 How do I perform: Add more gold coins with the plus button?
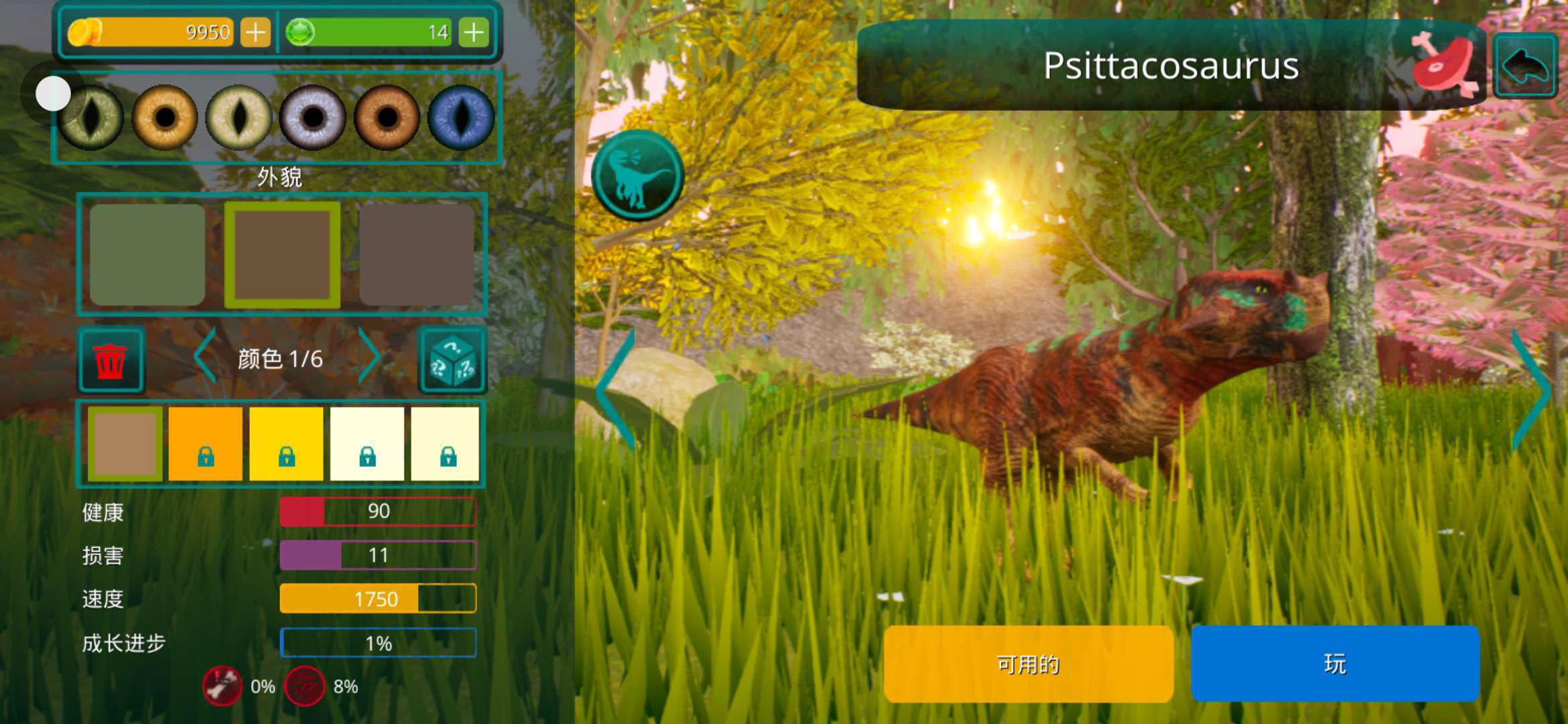pos(255,32)
